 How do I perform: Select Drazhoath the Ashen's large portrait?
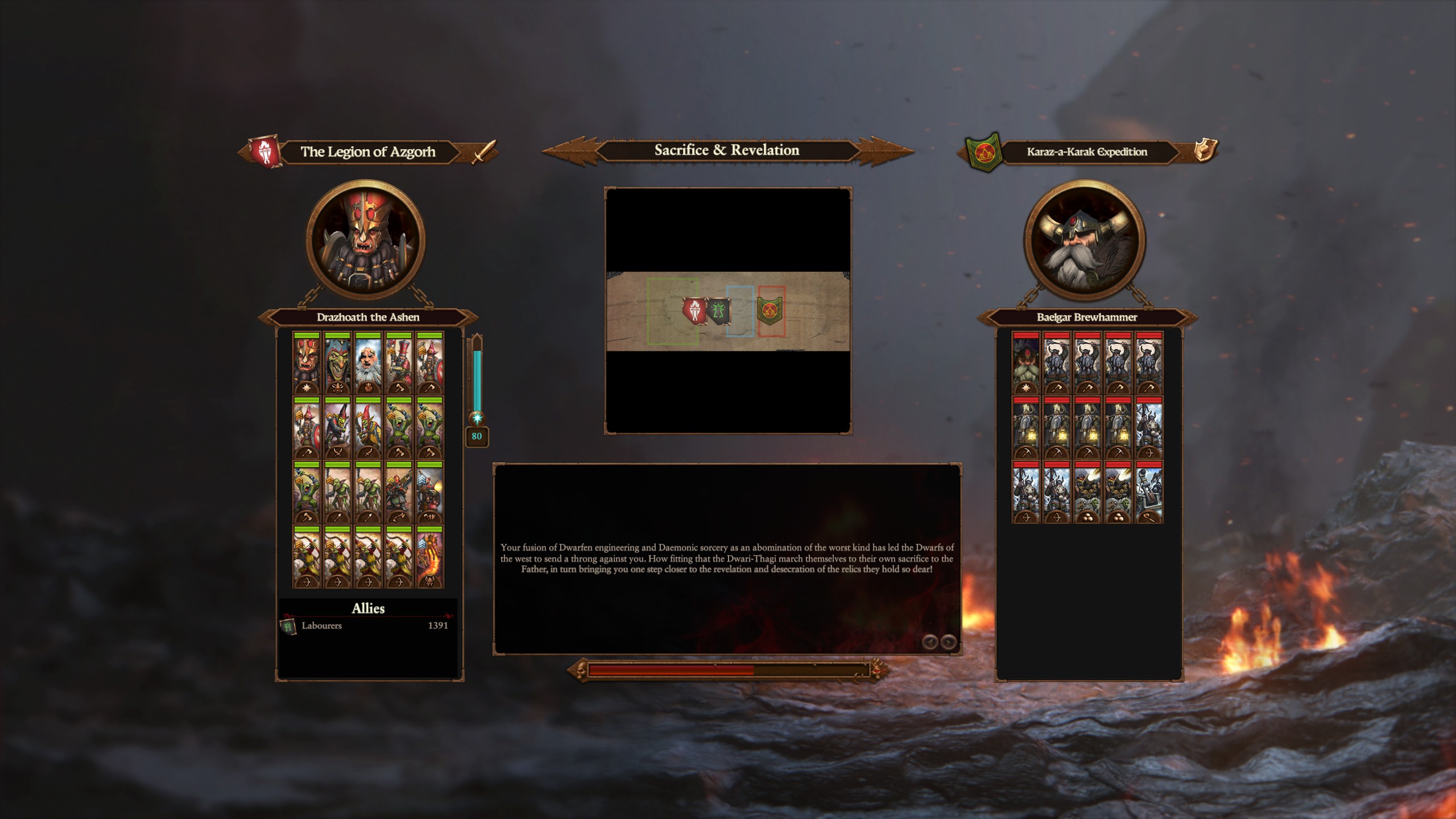(x=365, y=239)
